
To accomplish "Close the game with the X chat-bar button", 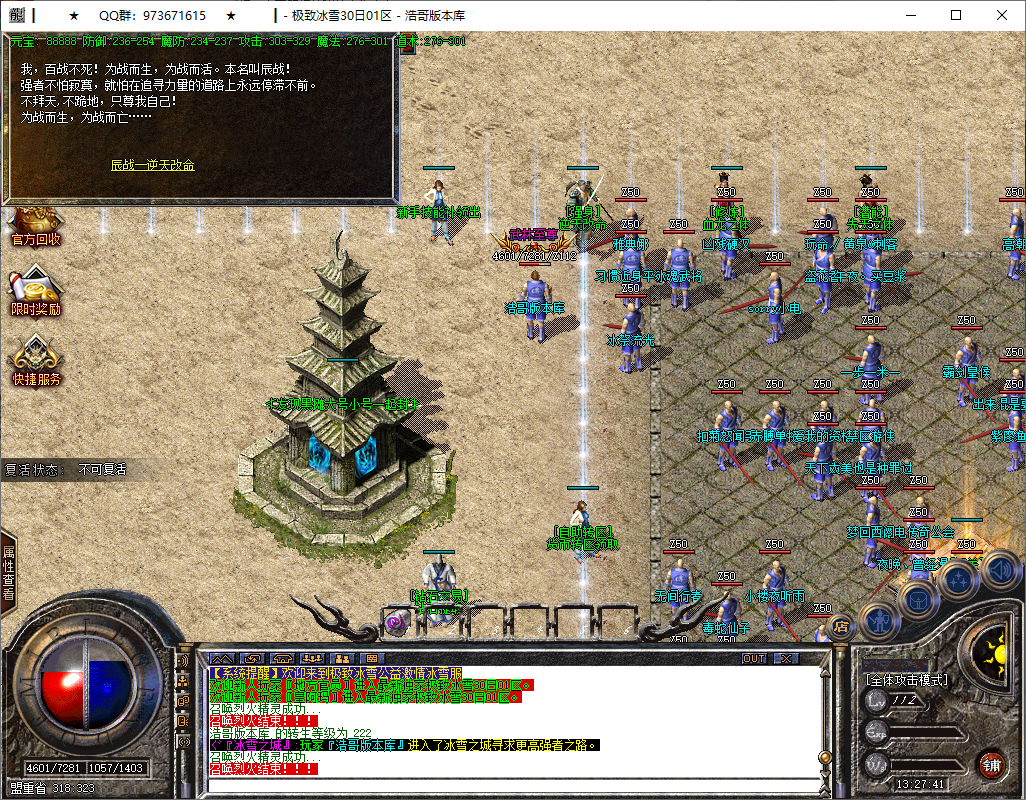I will [x=787, y=659].
